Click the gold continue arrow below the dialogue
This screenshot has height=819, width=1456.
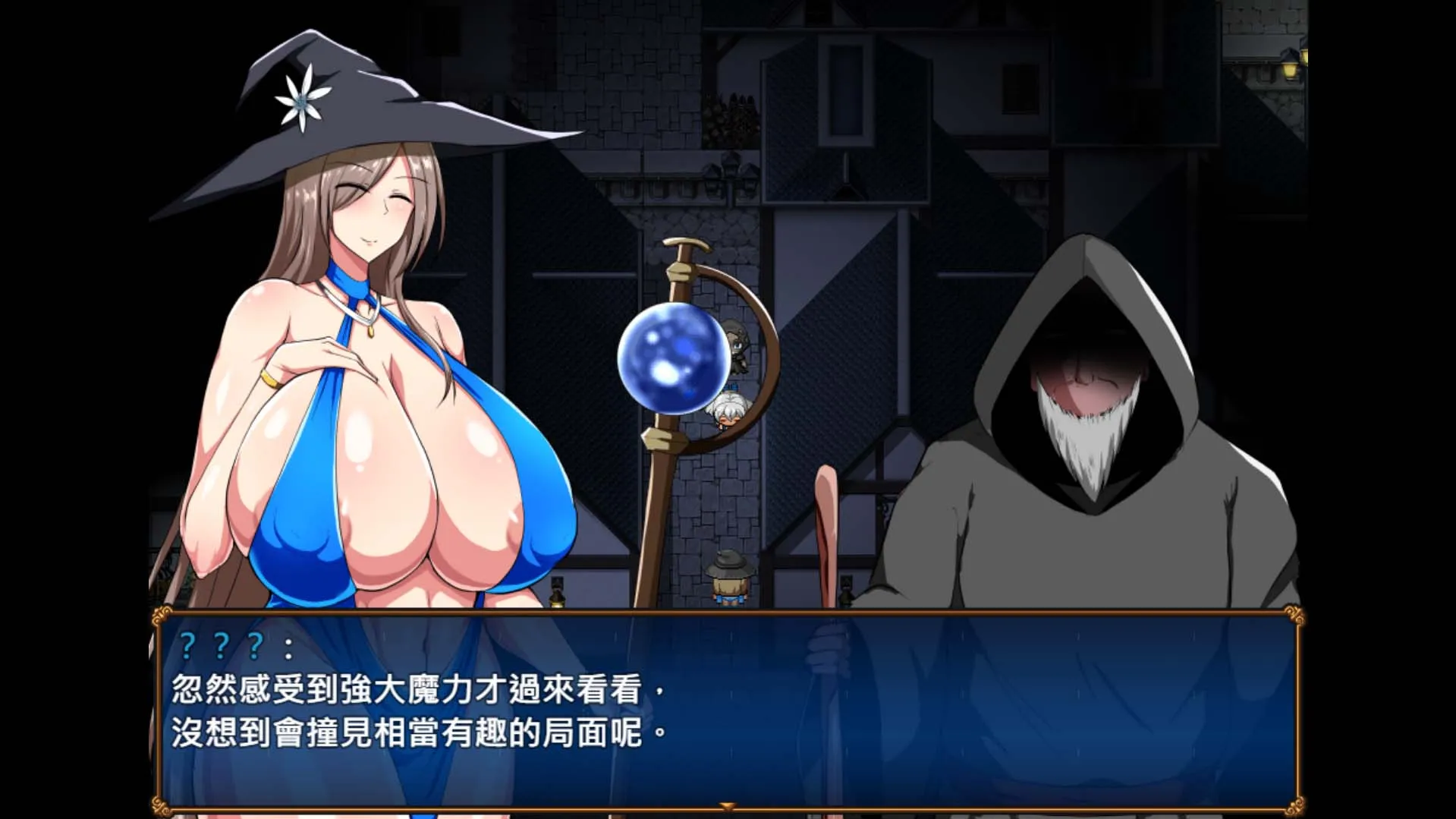[x=728, y=809]
